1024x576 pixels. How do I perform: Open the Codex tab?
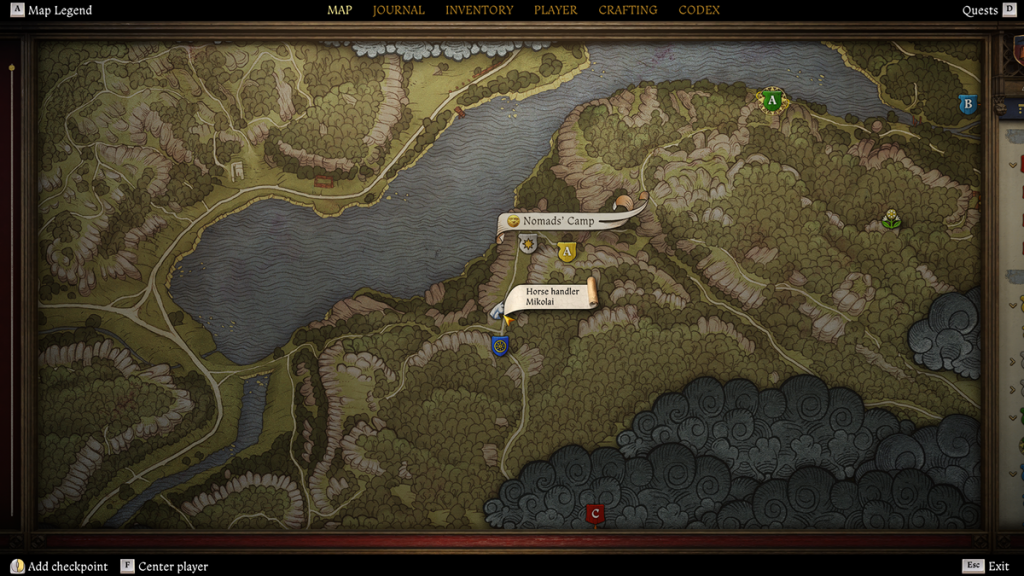tap(699, 10)
